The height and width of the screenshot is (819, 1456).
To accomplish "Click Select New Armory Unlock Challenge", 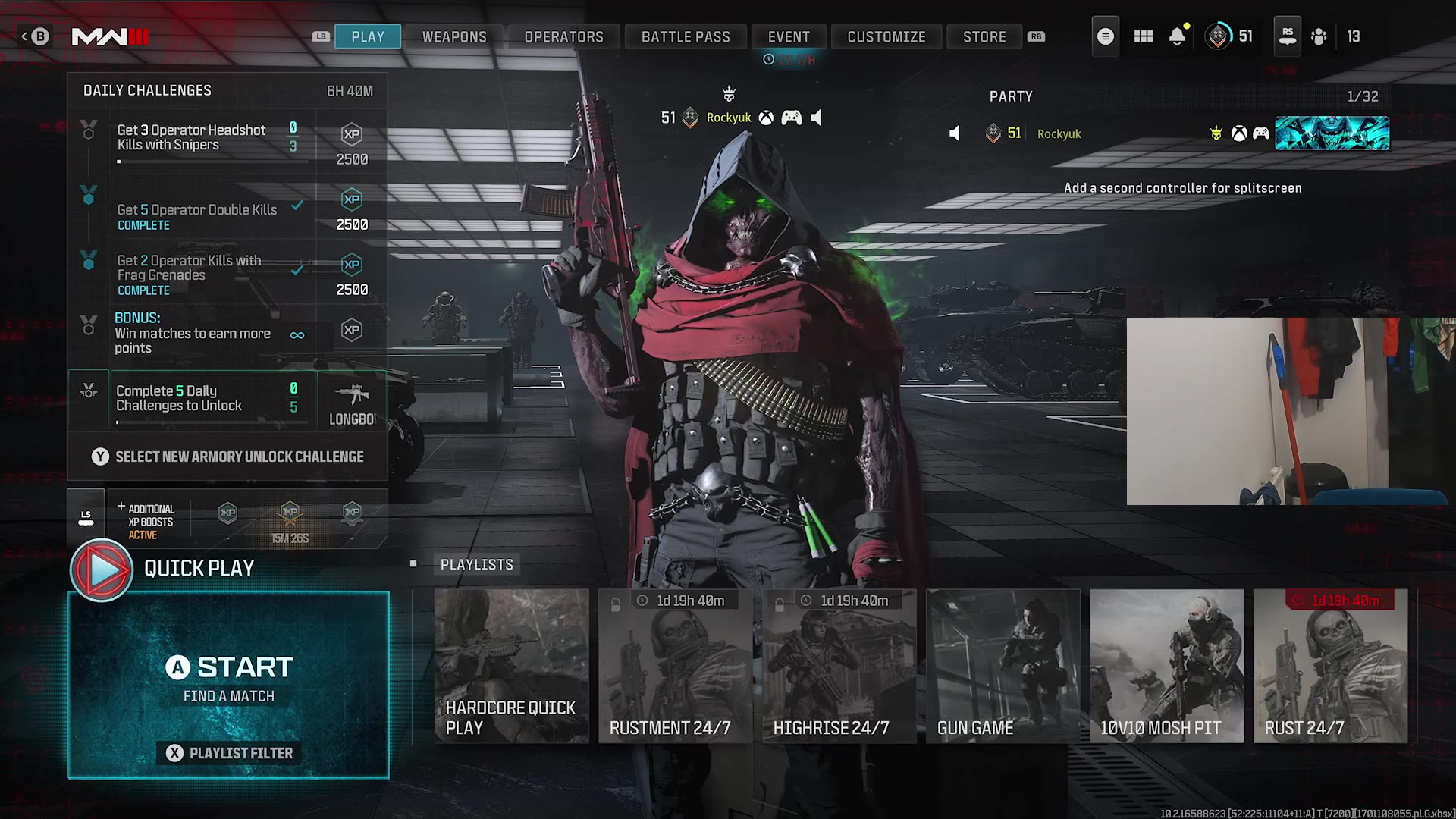I will (227, 457).
